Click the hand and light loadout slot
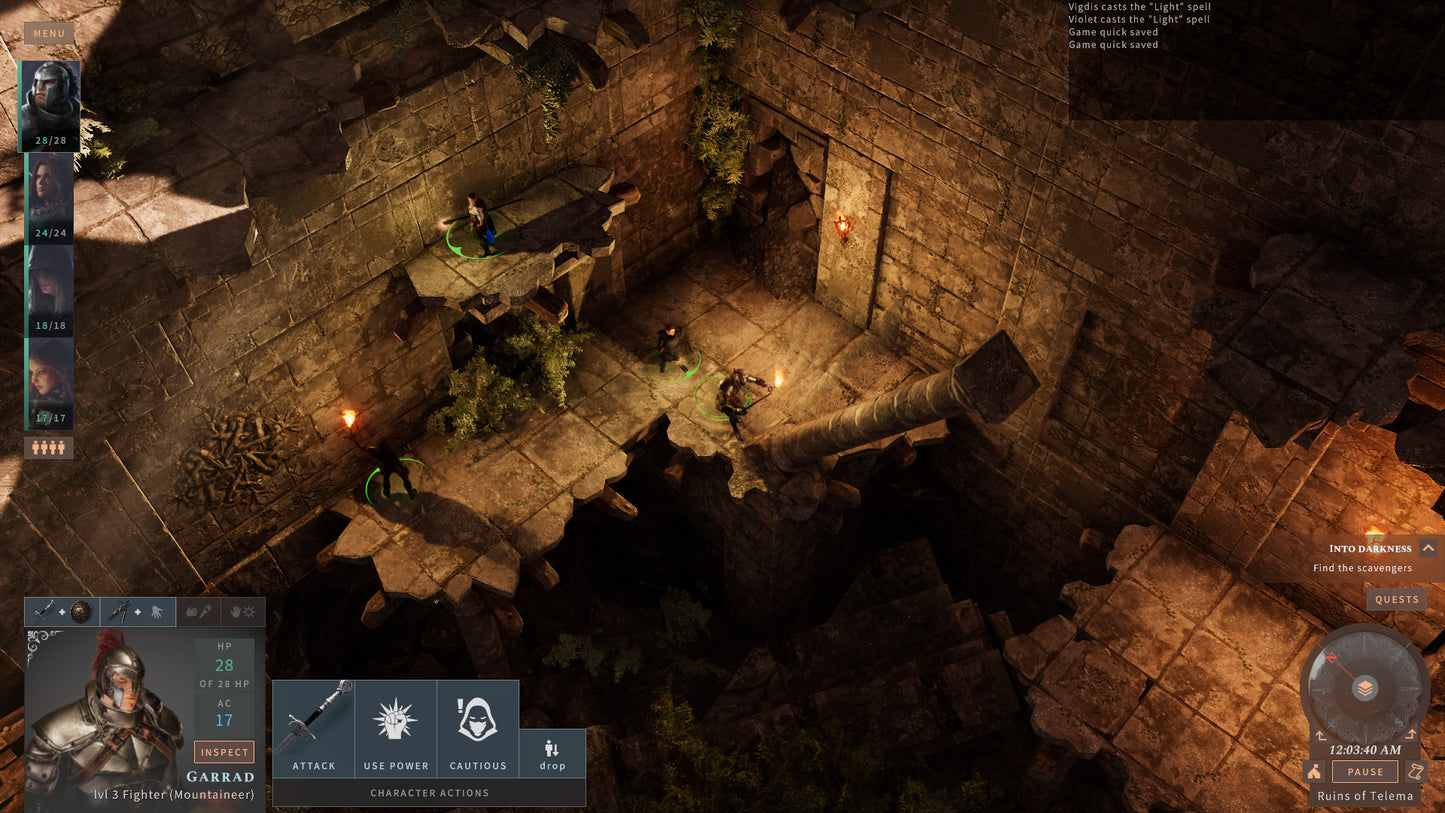The width and height of the screenshot is (1445, 813). [242, 612]
